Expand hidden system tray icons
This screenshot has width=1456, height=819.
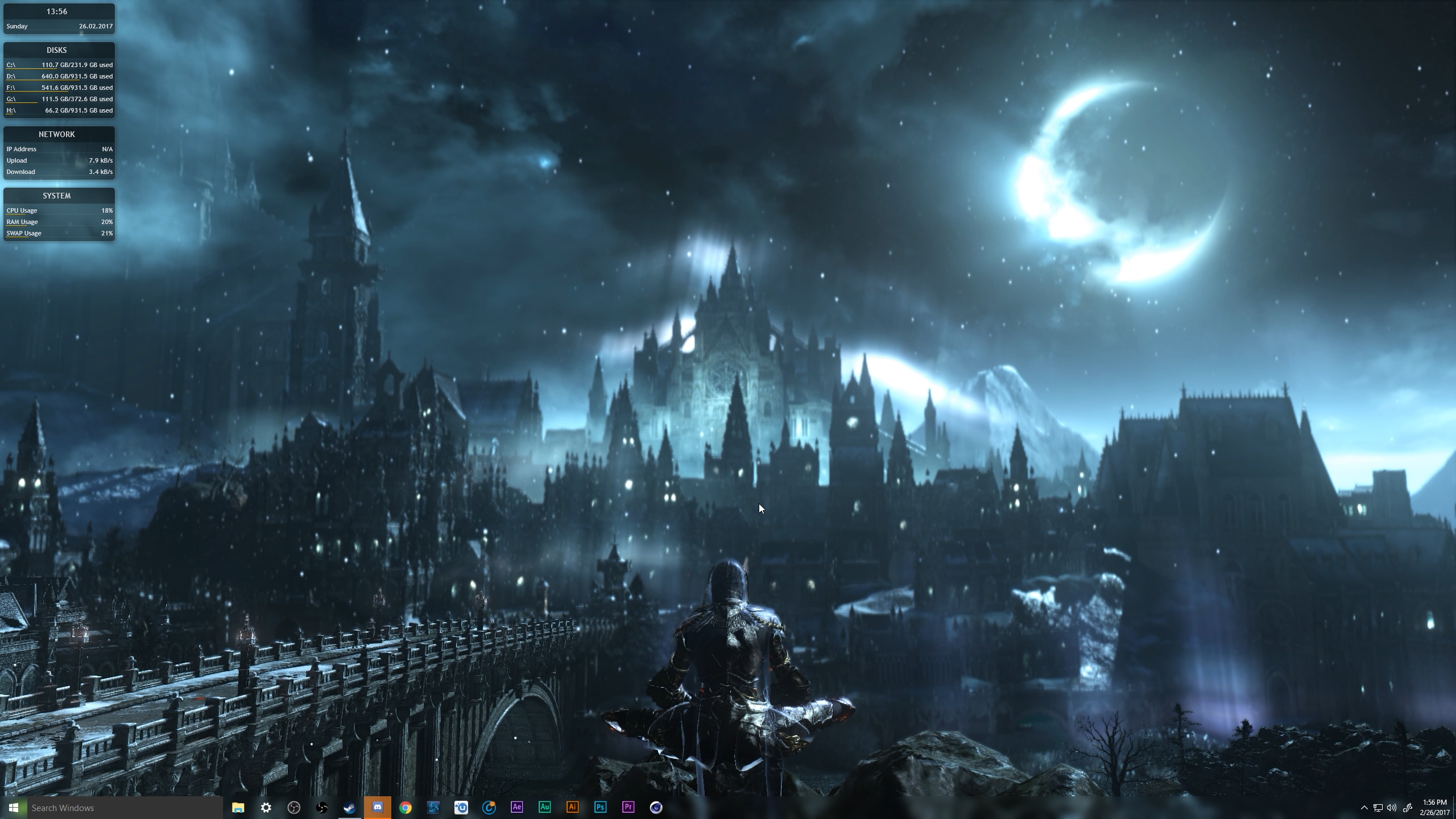[x=1364, y=808]
